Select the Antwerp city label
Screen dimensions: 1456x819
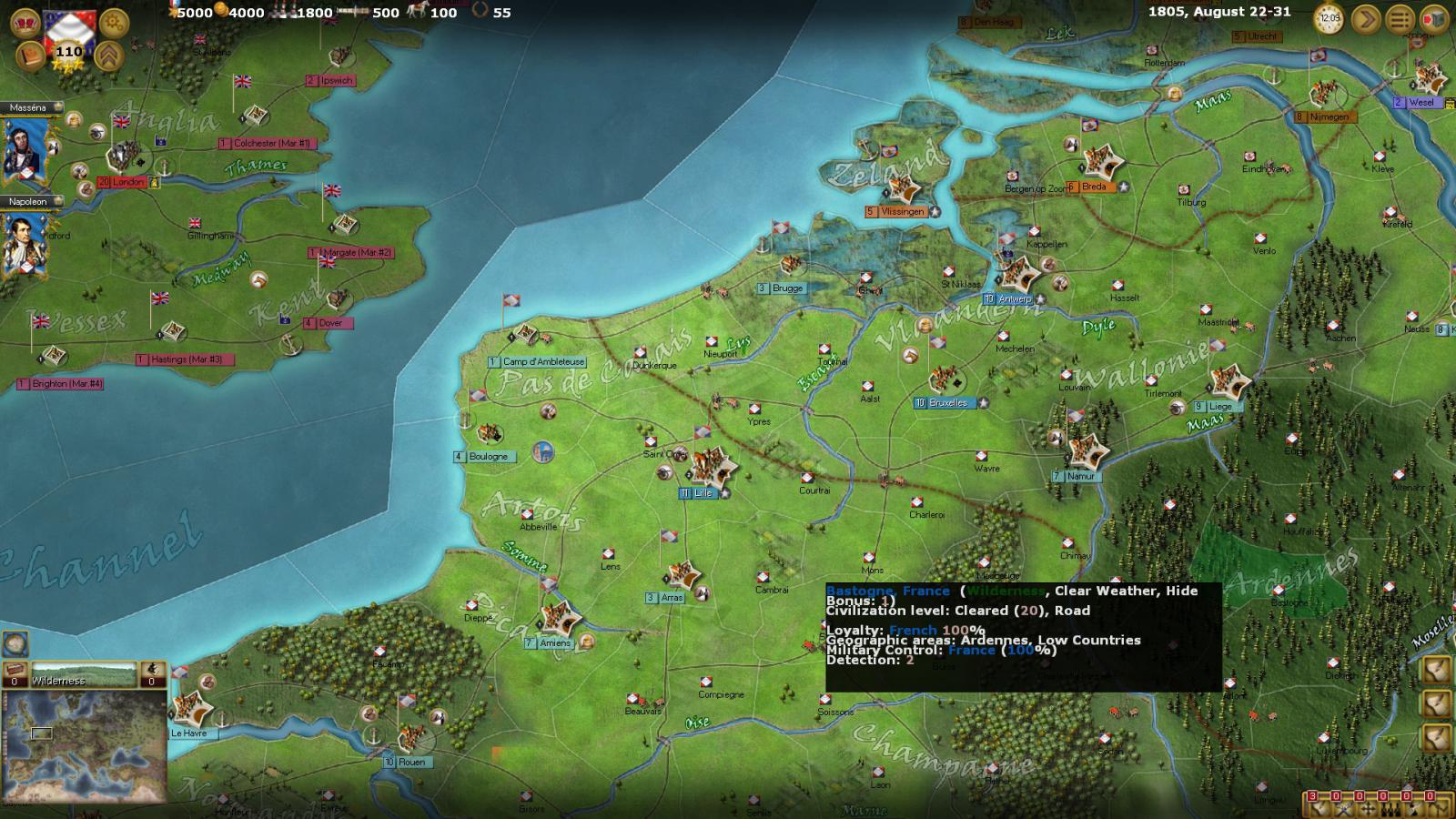click(x=1014, y=298)
